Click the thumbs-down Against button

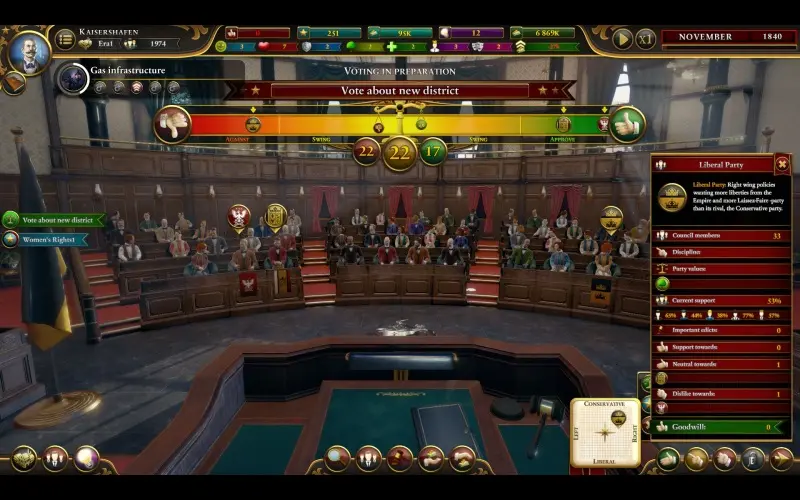tap(172, 124)
